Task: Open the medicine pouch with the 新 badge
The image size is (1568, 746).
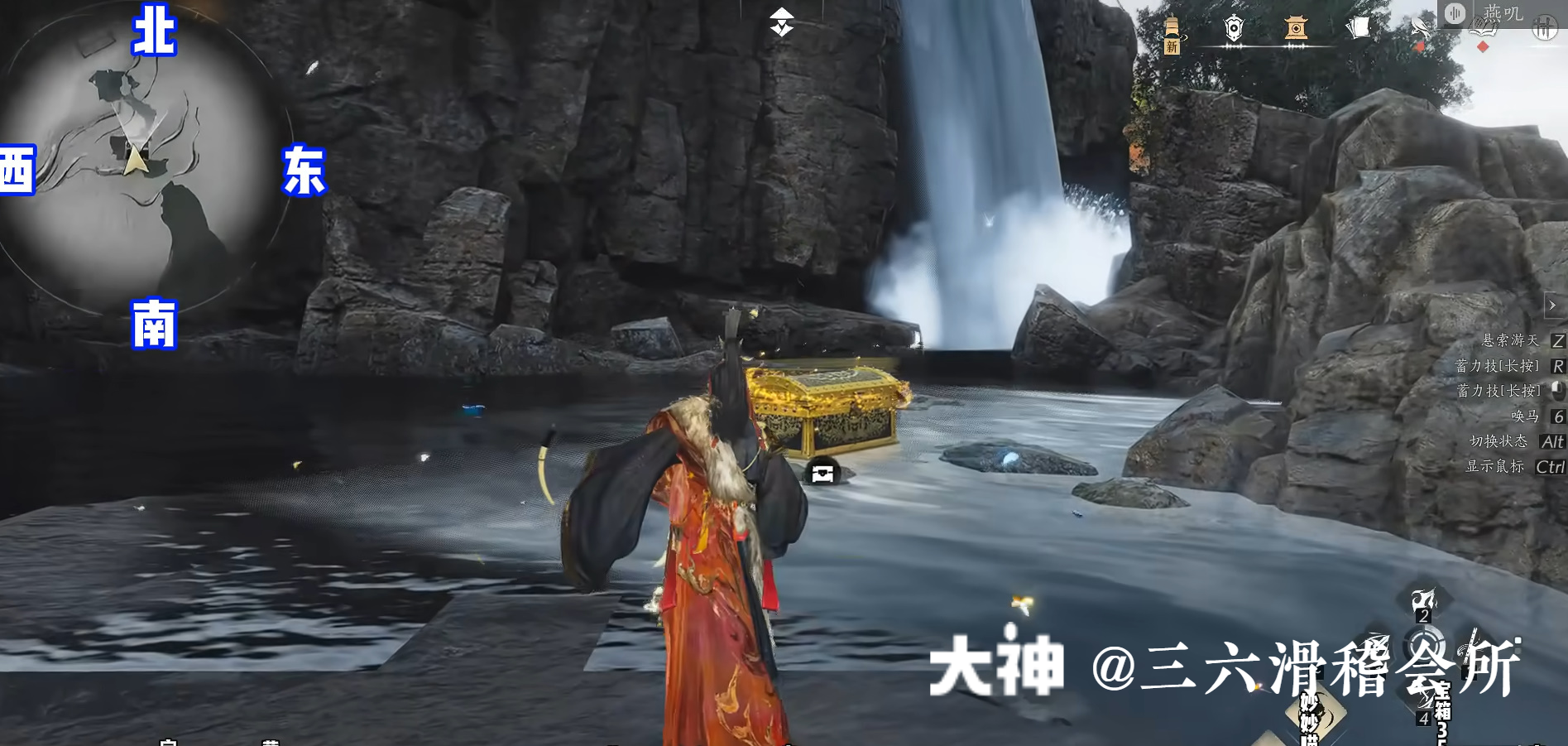Action: click(x=1172, y=27)
